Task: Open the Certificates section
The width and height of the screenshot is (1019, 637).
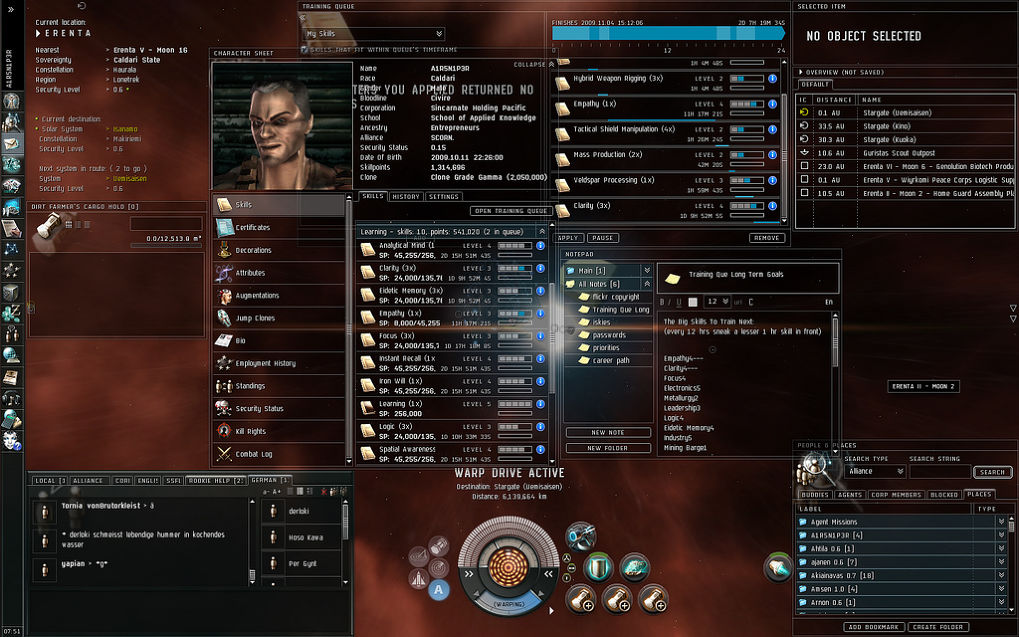Action: click(x=253, y=227)
